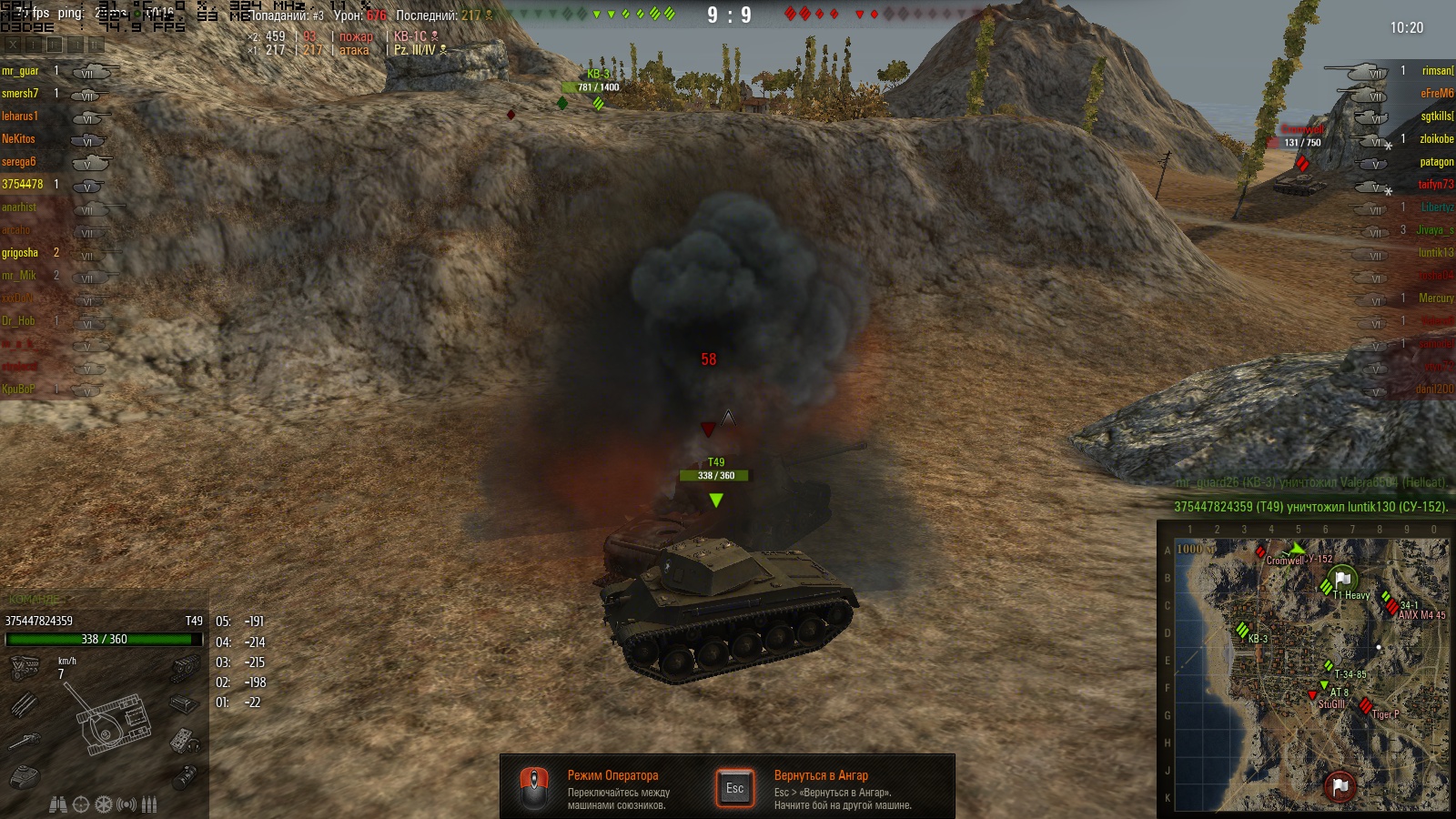Select the commander binoculars crew icon
Screen dimensions: 1456x819
coord(57,804)
